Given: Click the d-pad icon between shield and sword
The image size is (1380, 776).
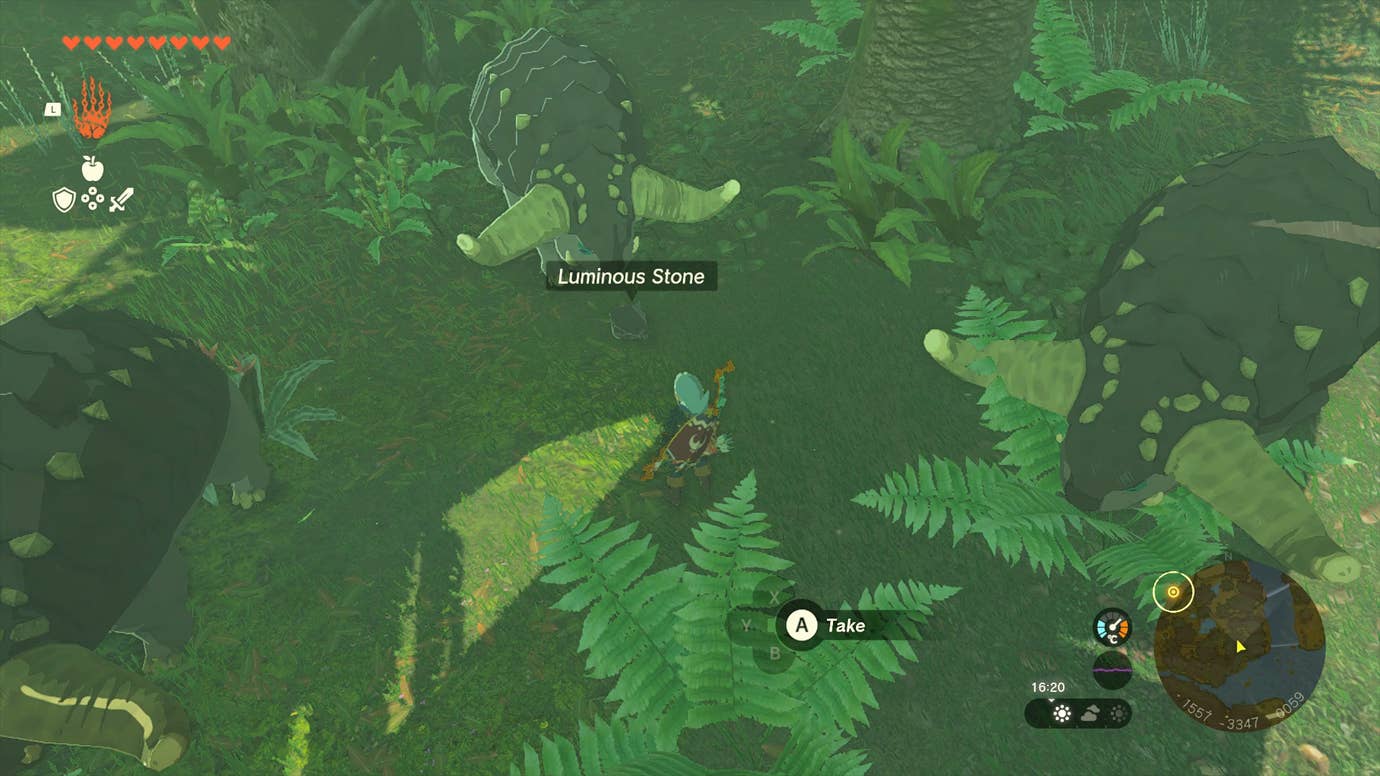Looking at the screenshot, I should (92, 198).
